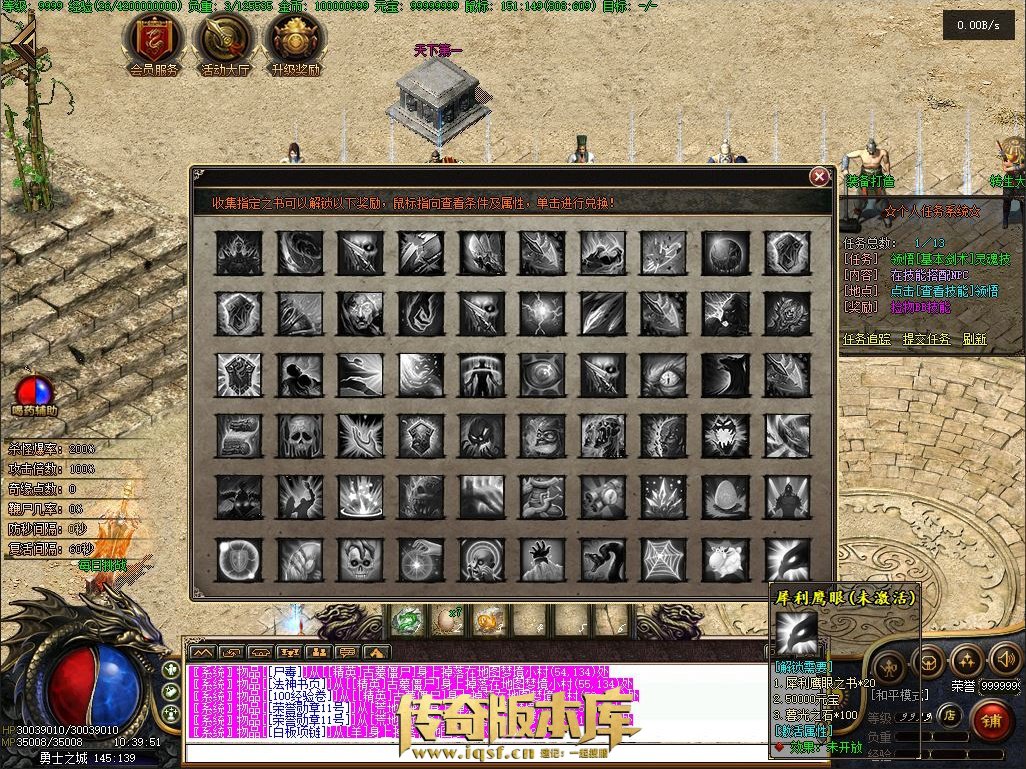Open the 会员服务 member service menu

click(x=154, y=42)
